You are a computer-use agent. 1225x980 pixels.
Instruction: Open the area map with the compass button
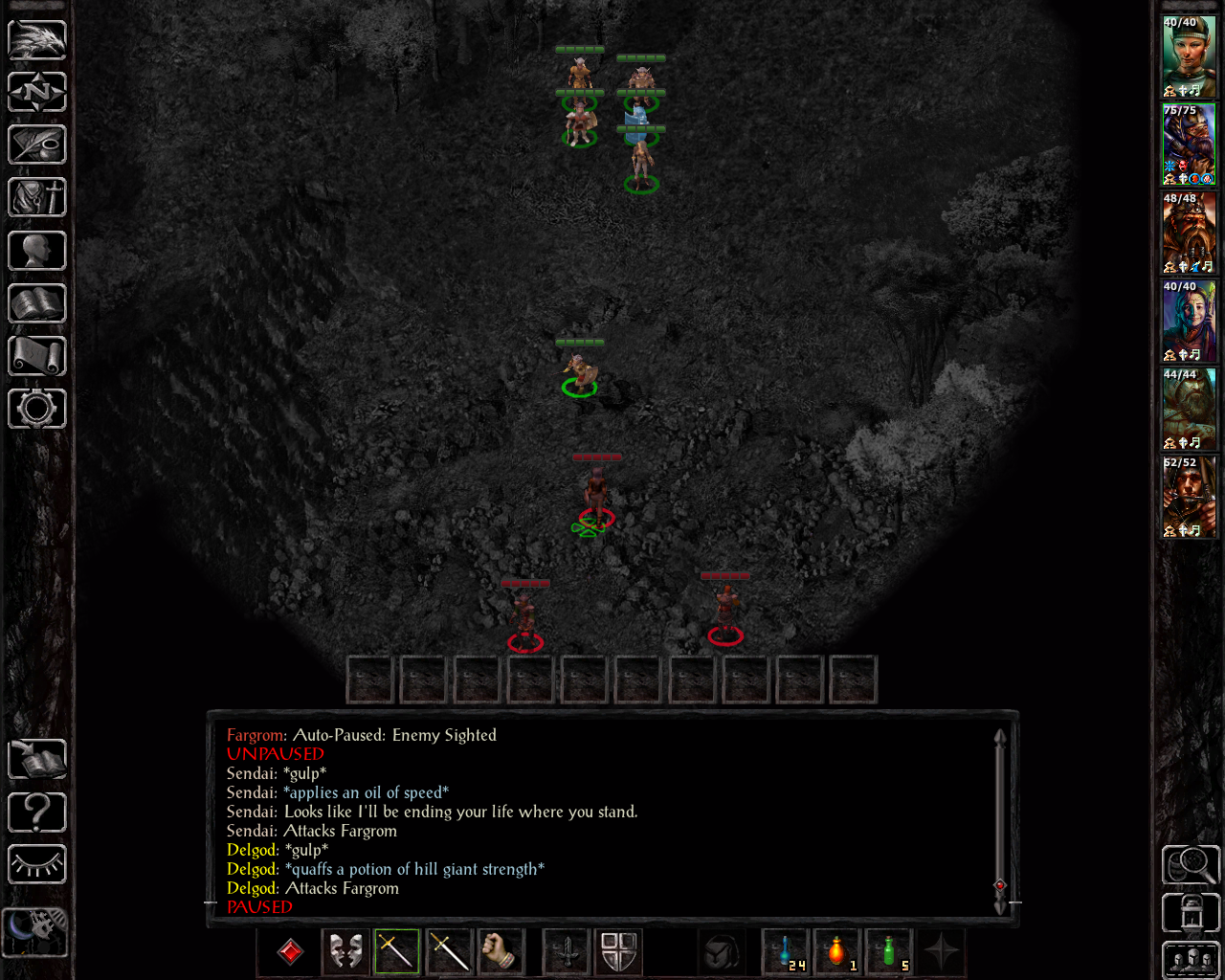tap(37, 92)
